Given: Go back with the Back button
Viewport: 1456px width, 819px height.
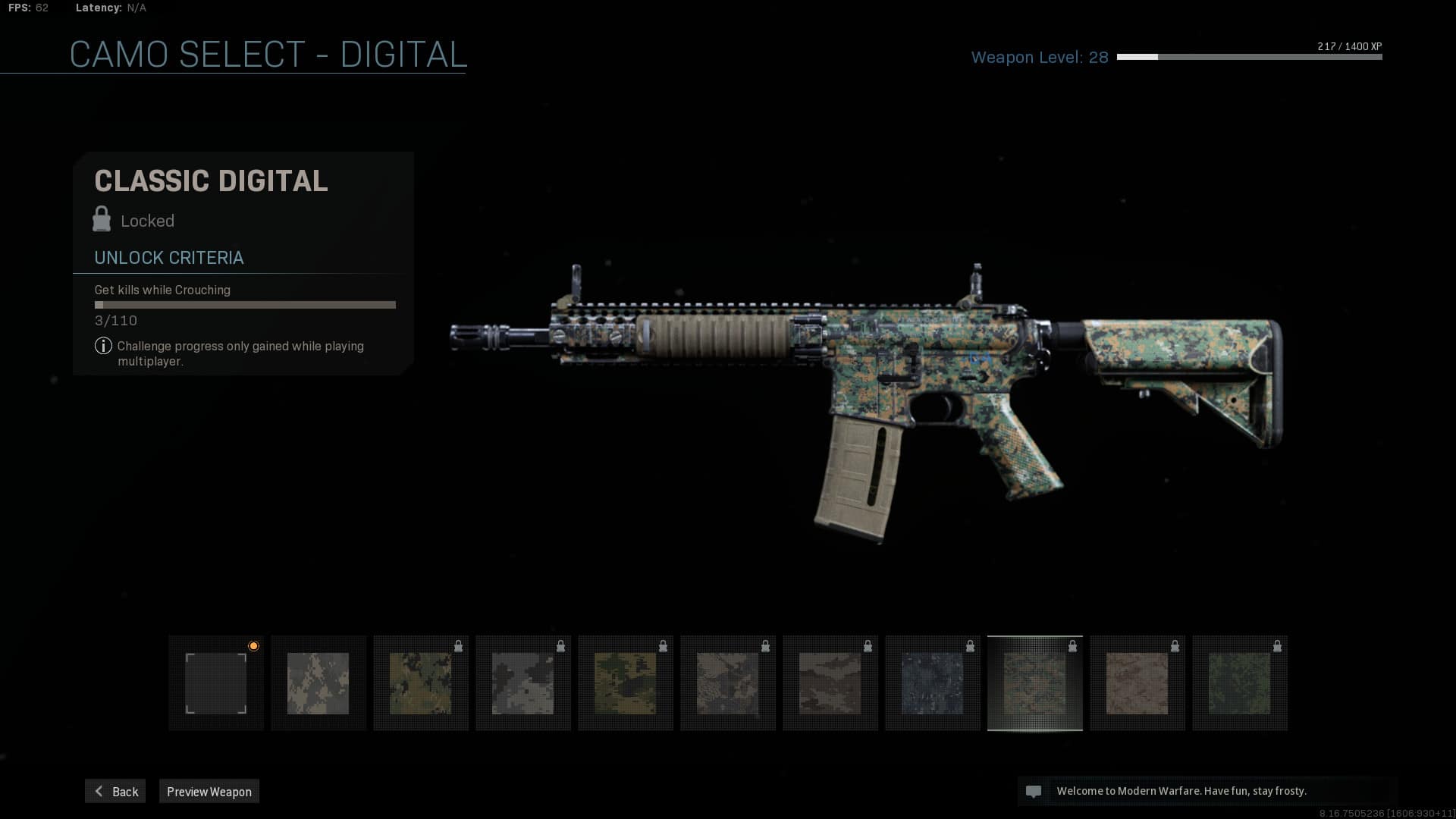Looking at the screenshot, I should [115, 791].
